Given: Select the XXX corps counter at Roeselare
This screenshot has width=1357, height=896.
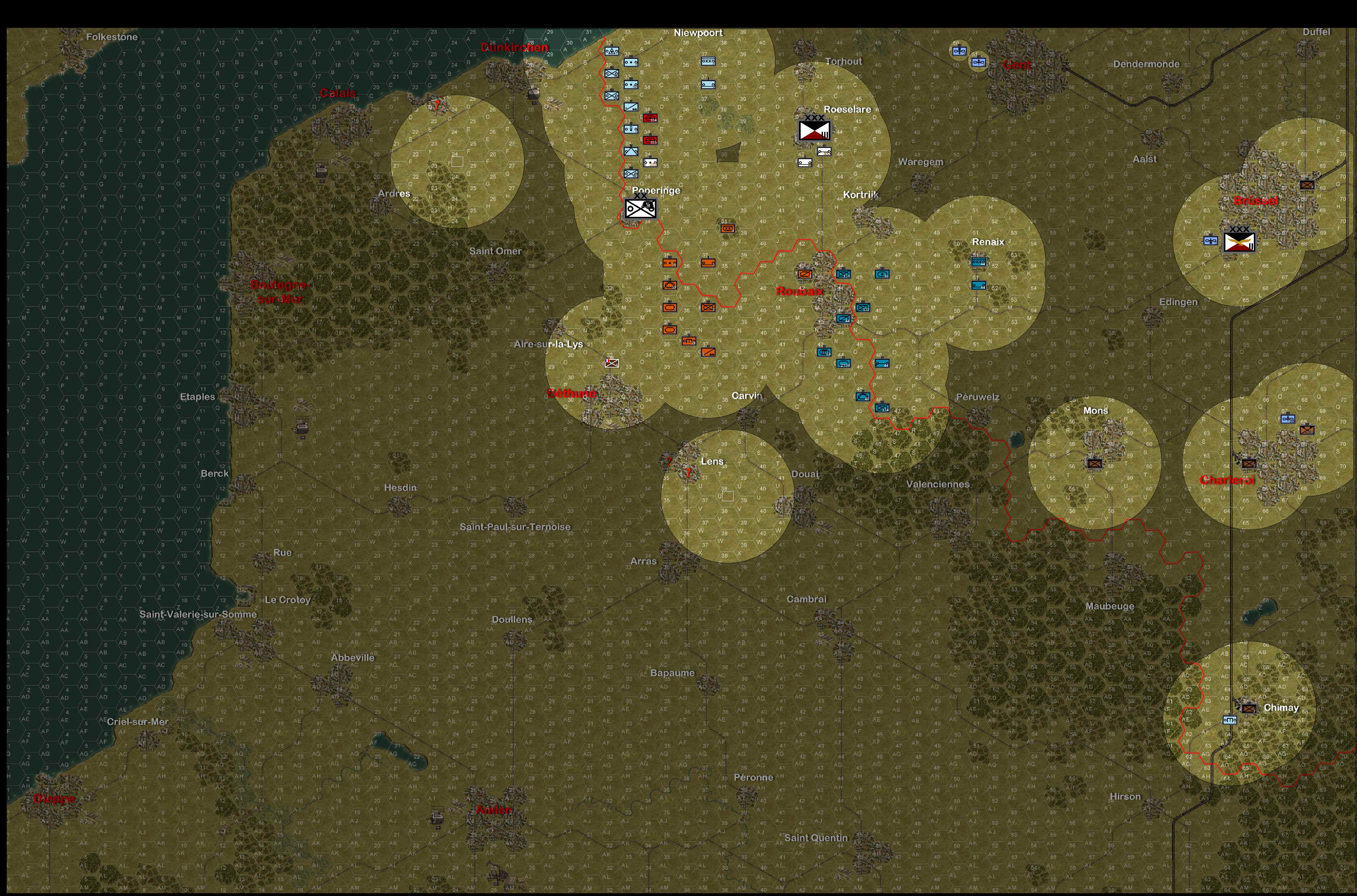Looking at the screenshot, I should click(814, 131).
